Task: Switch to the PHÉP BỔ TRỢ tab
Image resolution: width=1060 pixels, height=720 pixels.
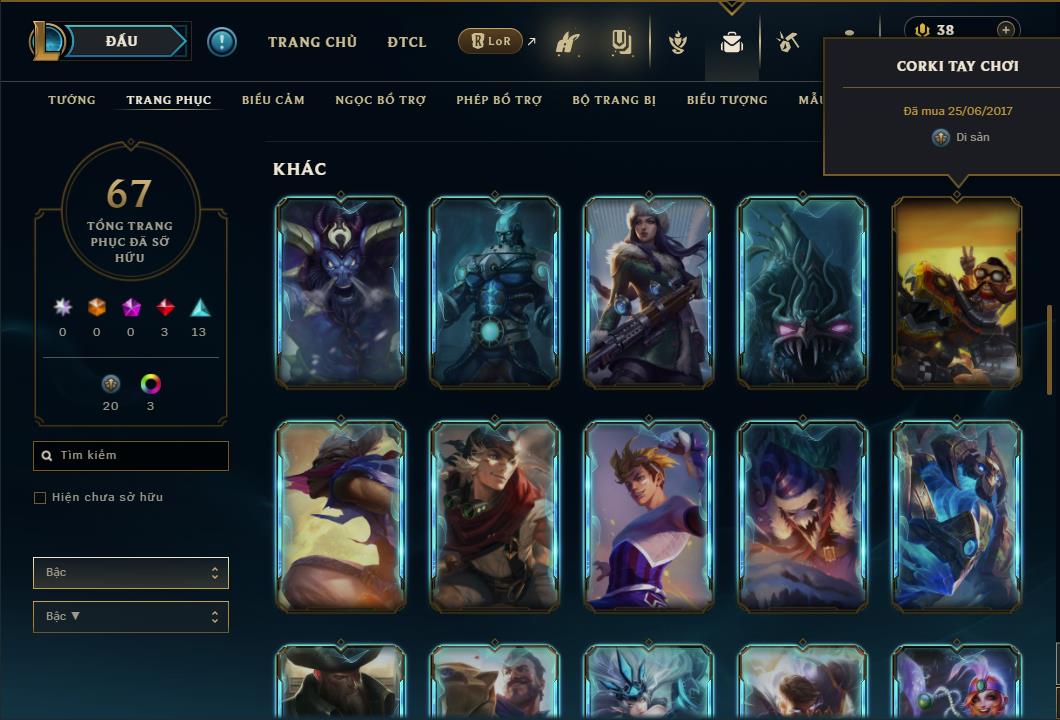Action: pos(499,100)
